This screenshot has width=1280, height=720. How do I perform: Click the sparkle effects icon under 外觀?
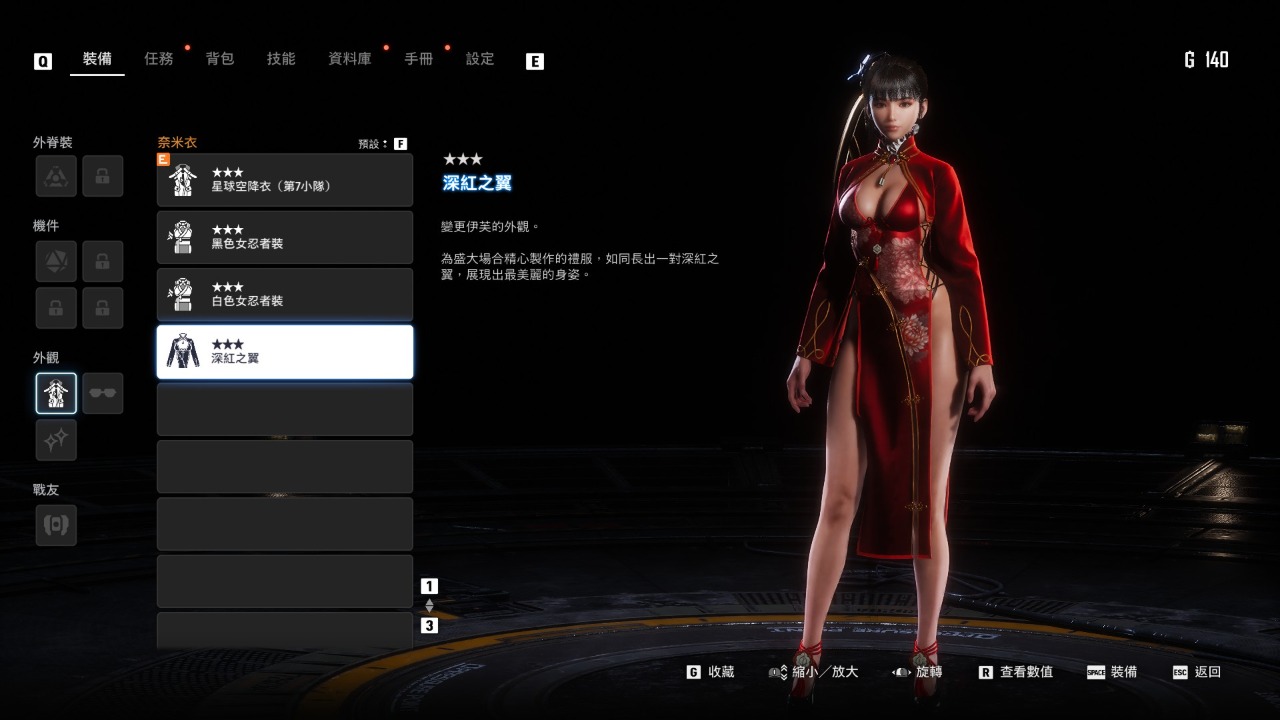(55, 440)
